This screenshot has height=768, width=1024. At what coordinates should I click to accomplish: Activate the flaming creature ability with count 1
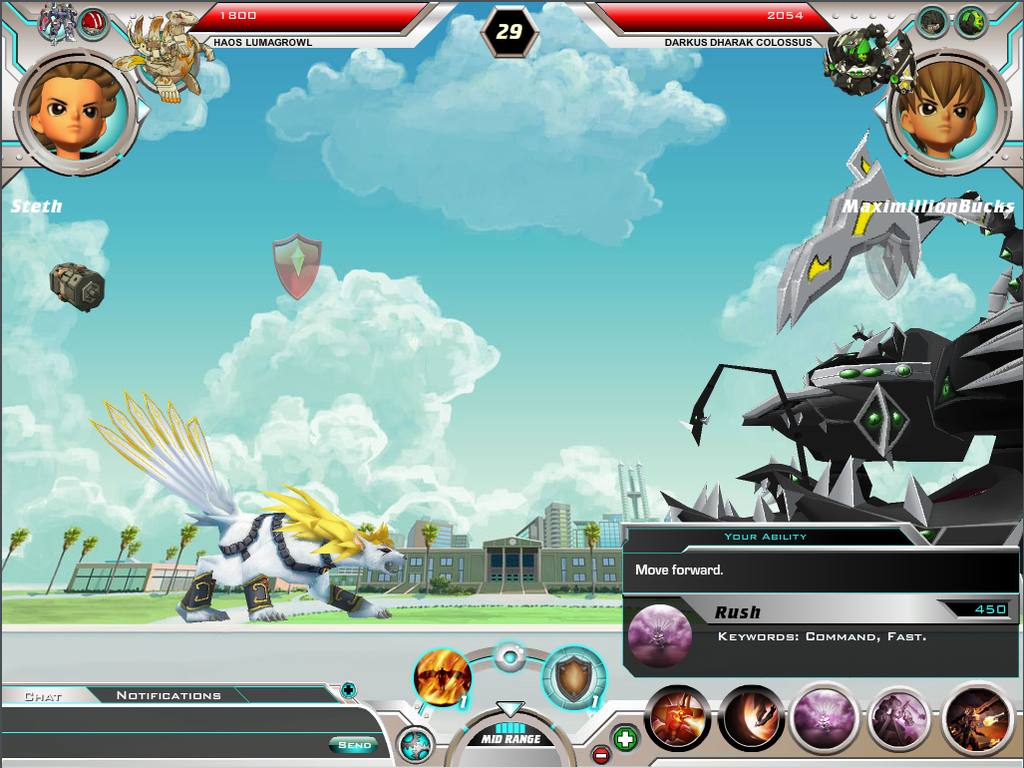point(442,678)
